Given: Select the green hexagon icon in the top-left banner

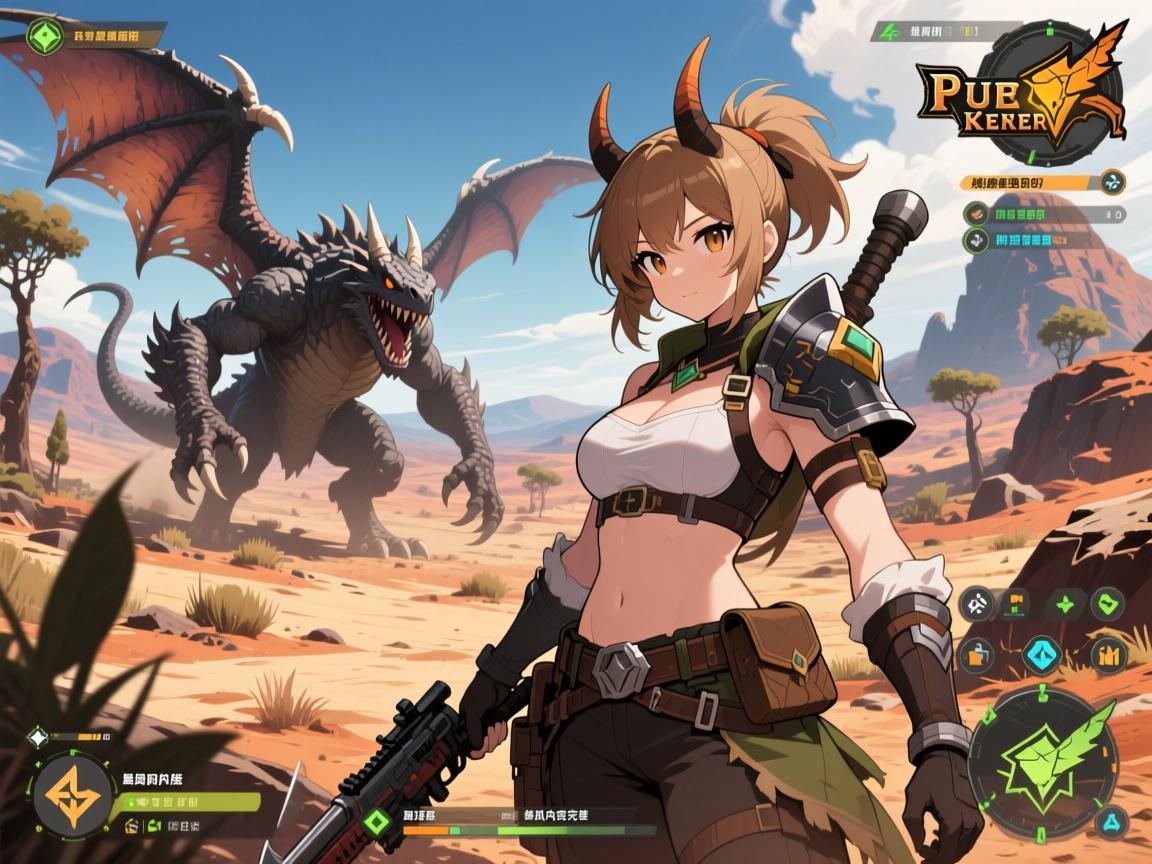Looking at the screenshot, I should click(42, 37).
